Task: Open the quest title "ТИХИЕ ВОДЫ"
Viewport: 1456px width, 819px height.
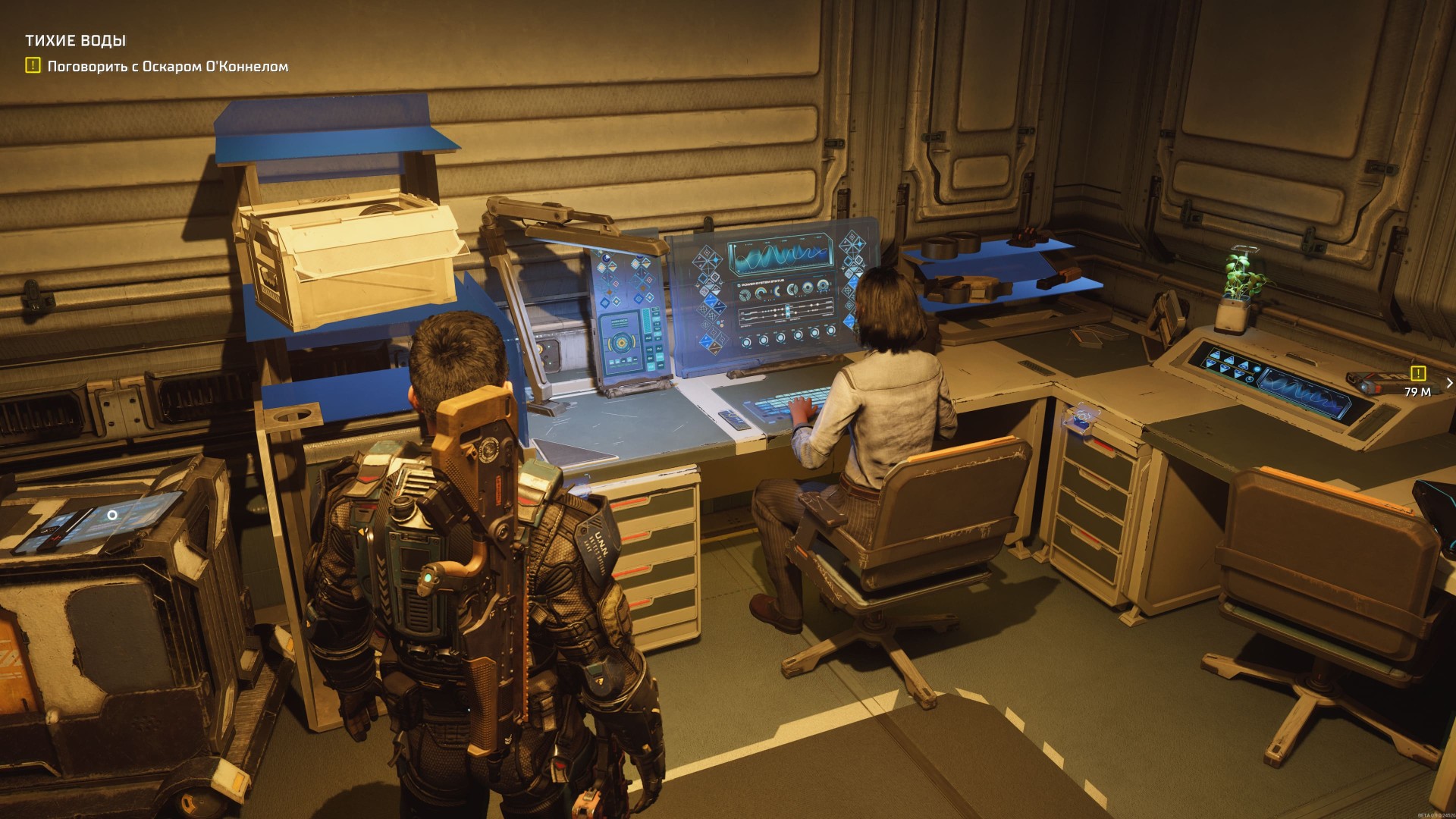Action: (x=75, y=41)
